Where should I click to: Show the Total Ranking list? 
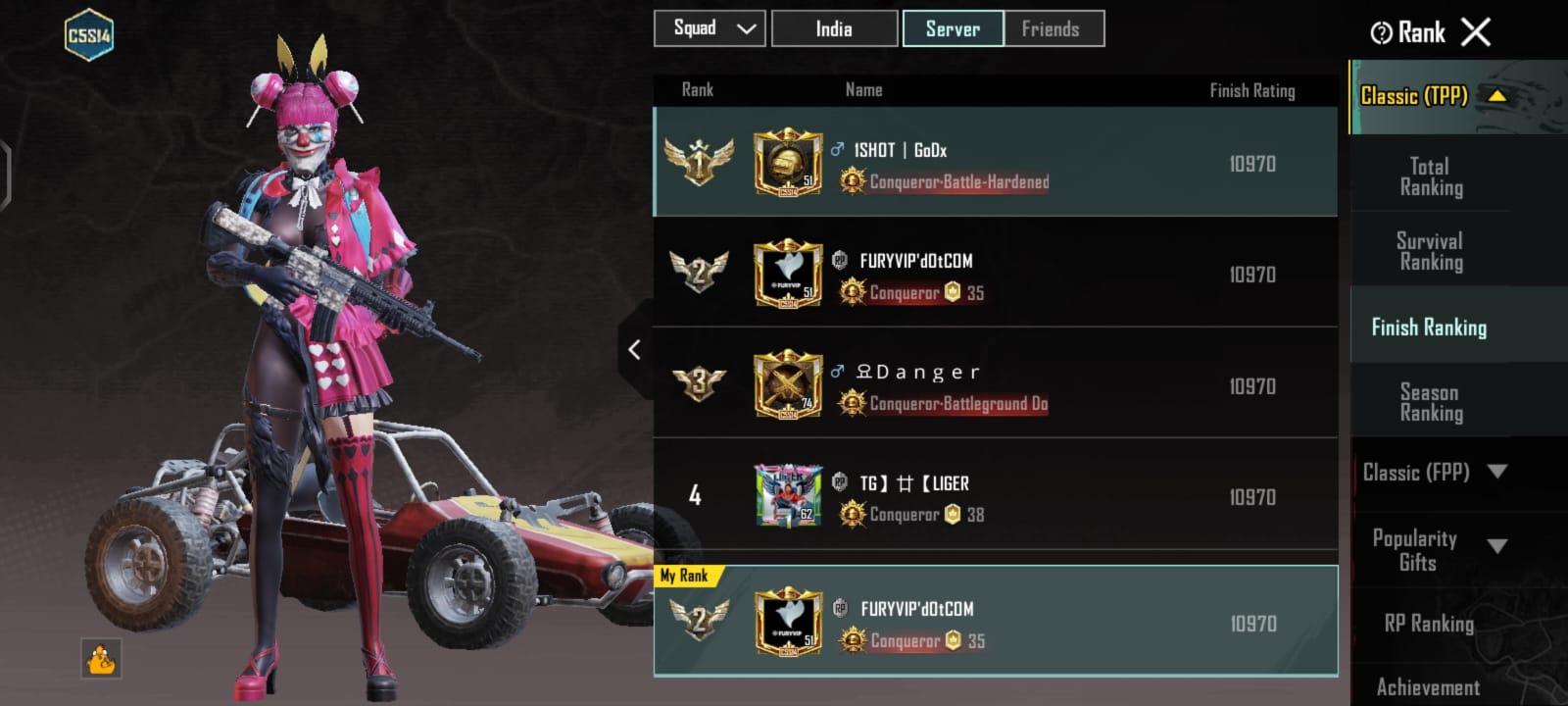tap(1431, 176)
